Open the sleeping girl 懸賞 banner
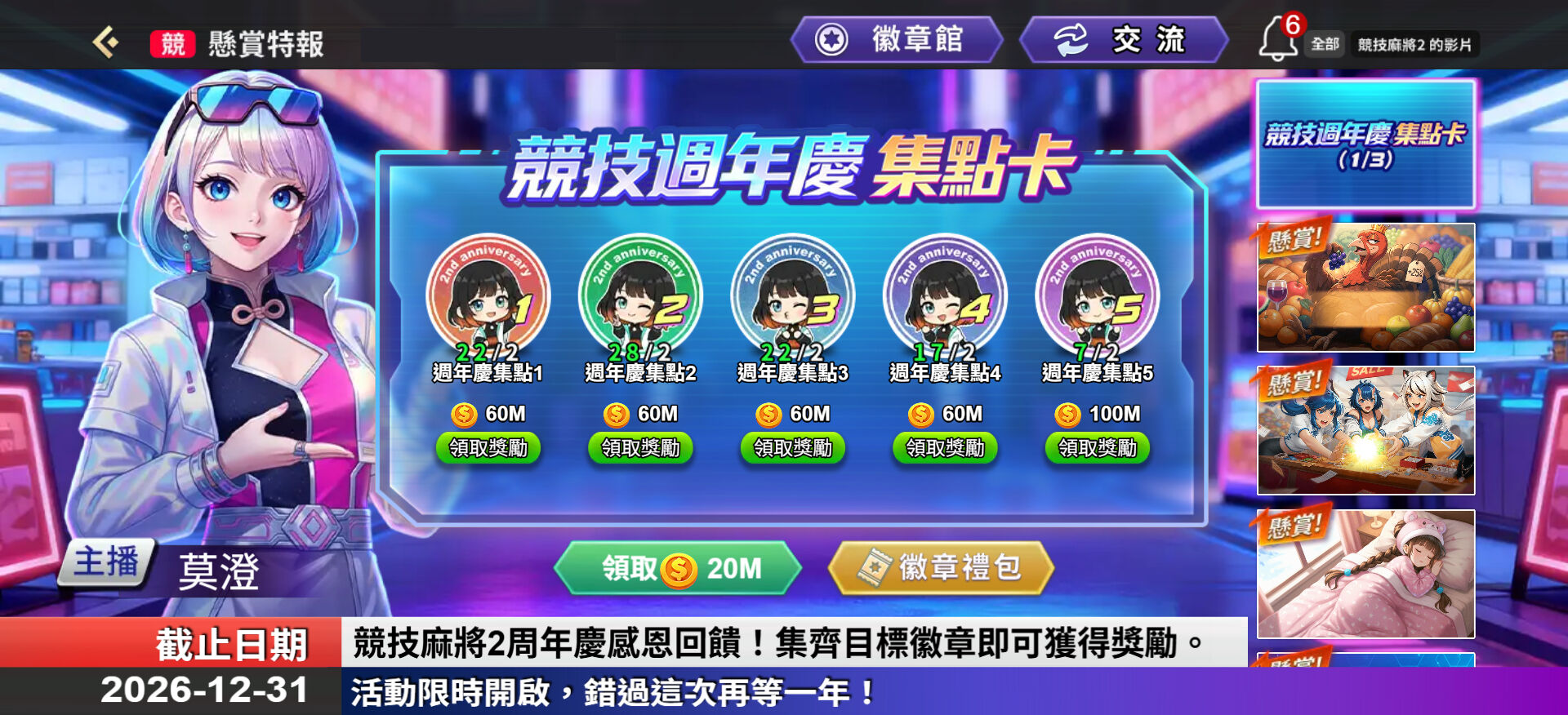The height and width of the screenshot is (715, 1568). pyautogui.click(x=1365, y=573)
